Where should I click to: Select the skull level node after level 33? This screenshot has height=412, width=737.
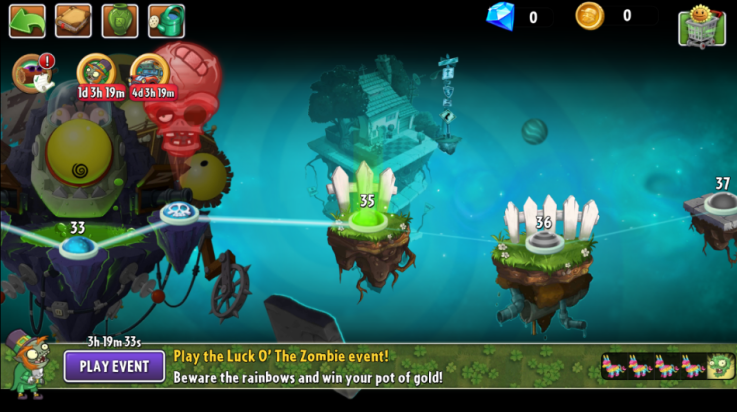(x=180, y=214)
